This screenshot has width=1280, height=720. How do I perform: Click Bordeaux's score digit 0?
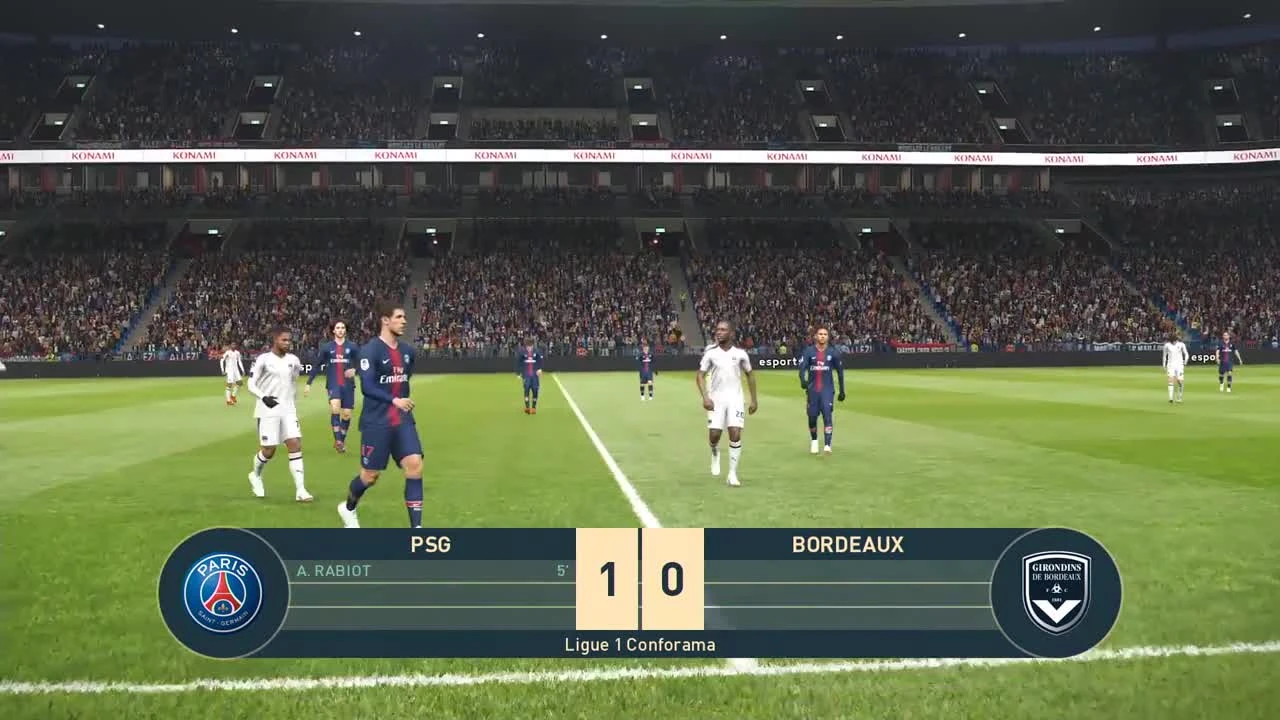pos(672,578)
